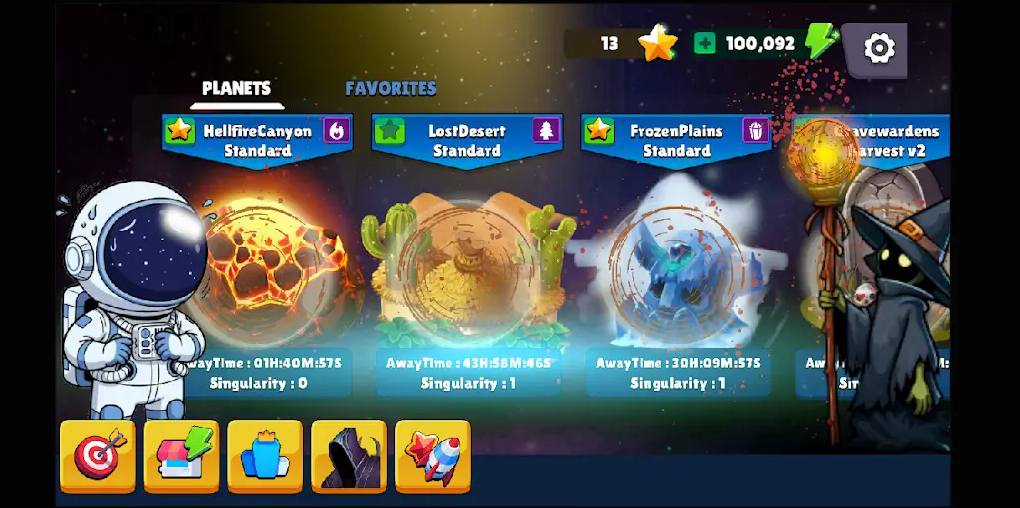Toggle favorite star on HellfireCanyon
1020x508 pixels.
[x=180, y=131]
